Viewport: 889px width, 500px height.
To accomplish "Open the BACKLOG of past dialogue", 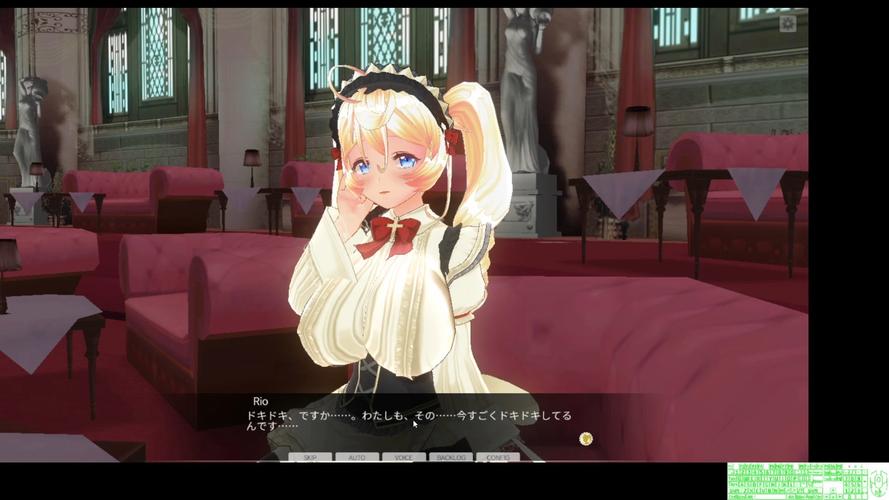I will point(450,457).
